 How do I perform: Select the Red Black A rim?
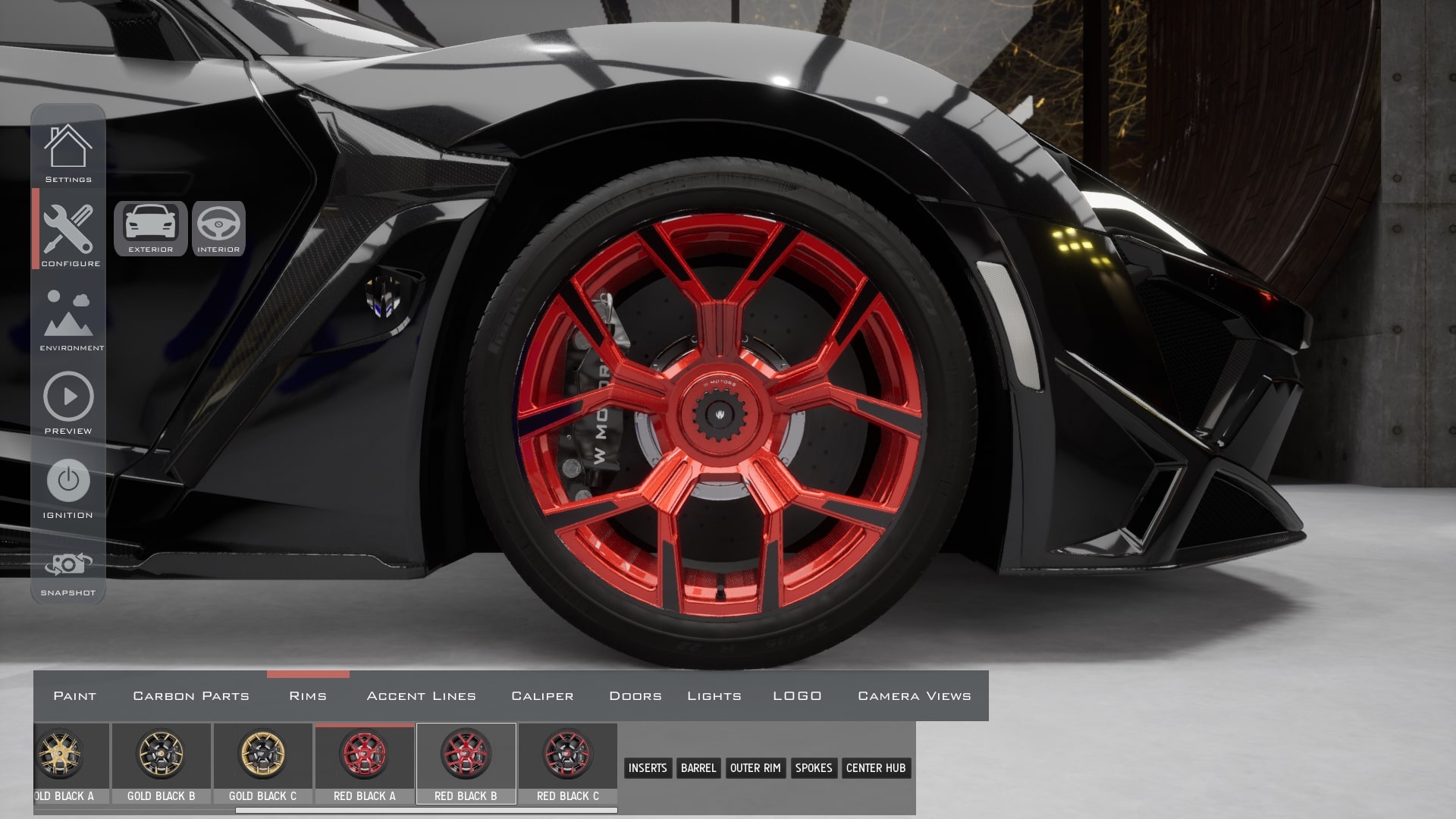point(364,761)
